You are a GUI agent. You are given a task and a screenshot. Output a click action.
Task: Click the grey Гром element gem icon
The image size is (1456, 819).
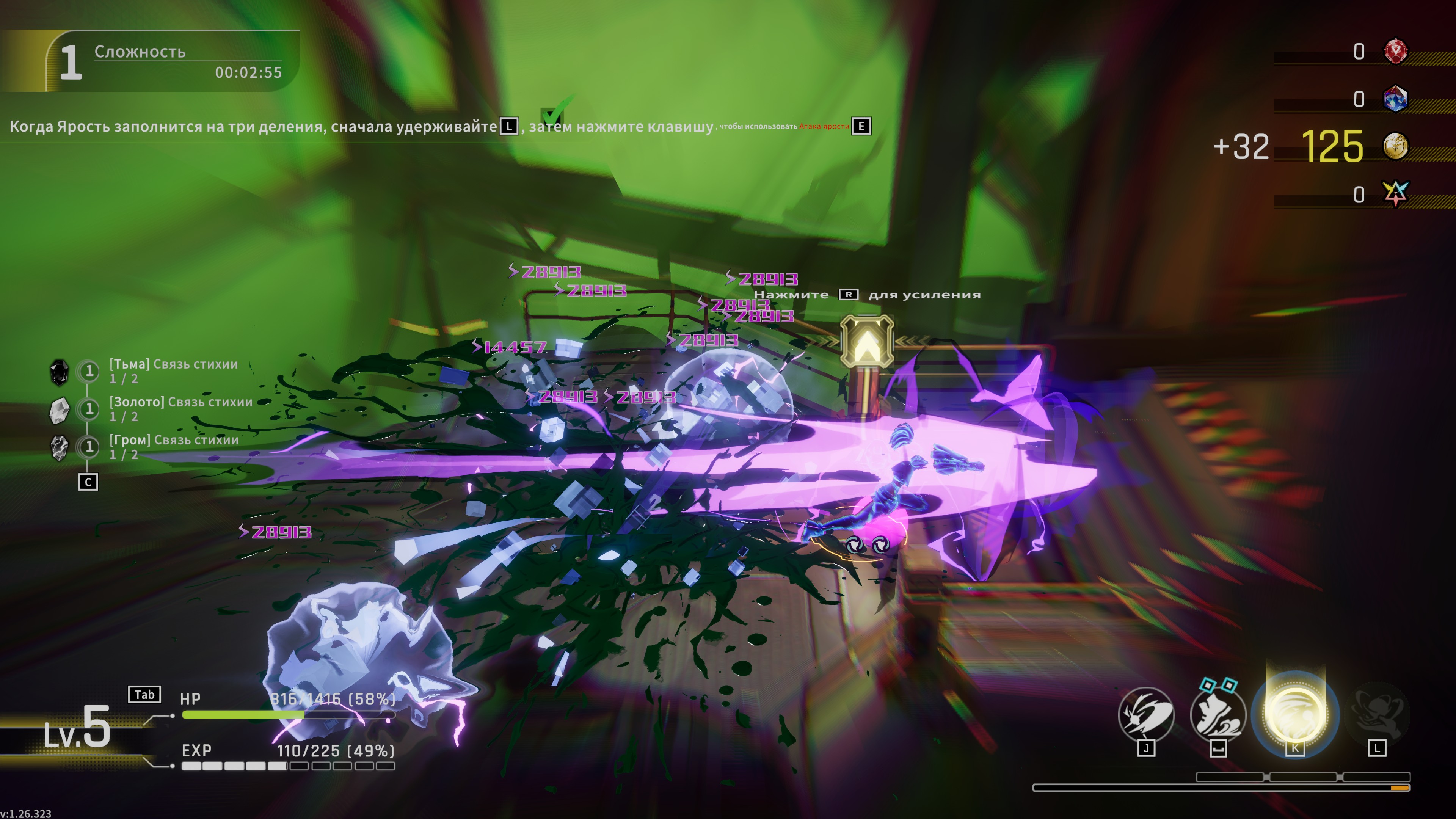coord(60,448)
